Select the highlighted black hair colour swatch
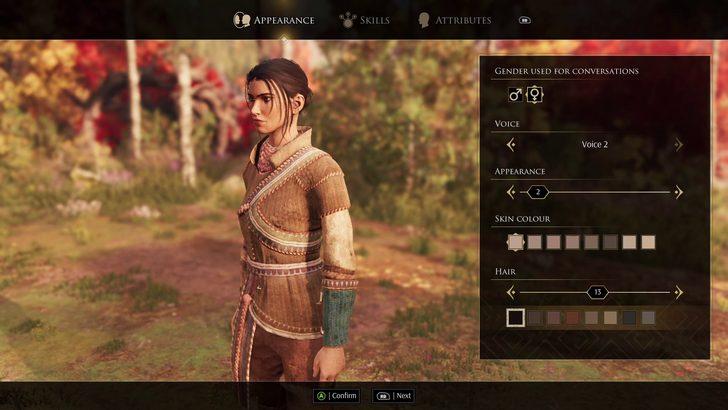This screenshot has height=410, width=728. [515, 318]
